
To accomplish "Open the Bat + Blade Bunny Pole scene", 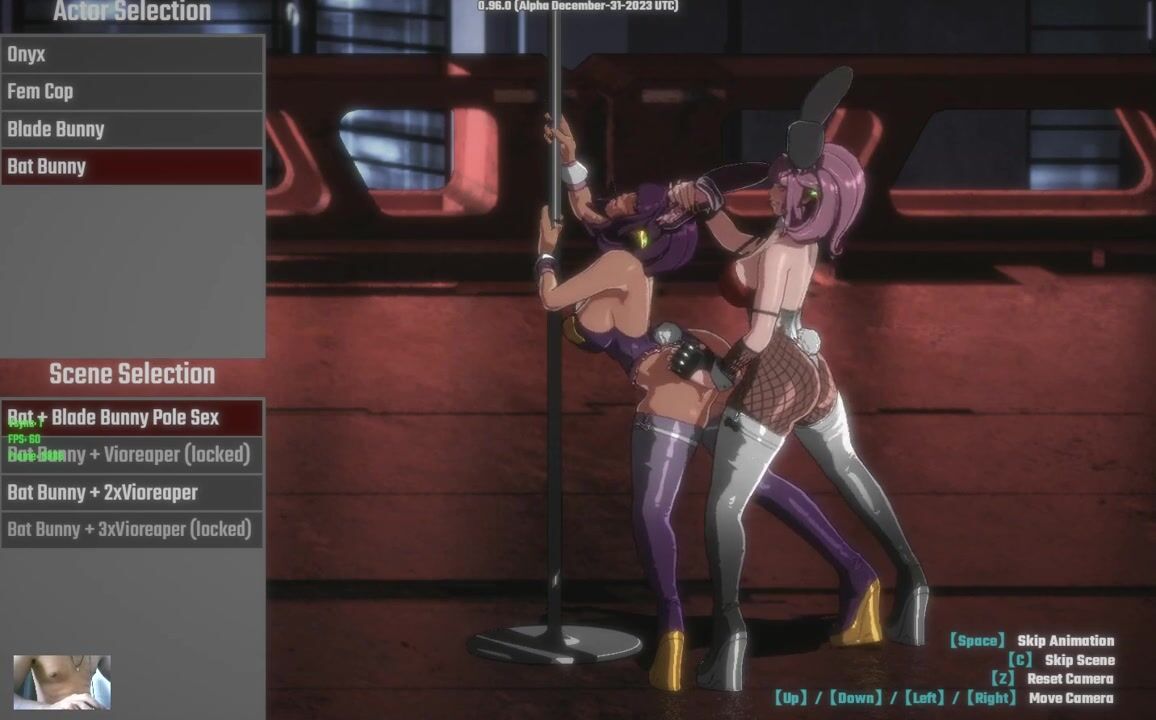I will (131, 417).
